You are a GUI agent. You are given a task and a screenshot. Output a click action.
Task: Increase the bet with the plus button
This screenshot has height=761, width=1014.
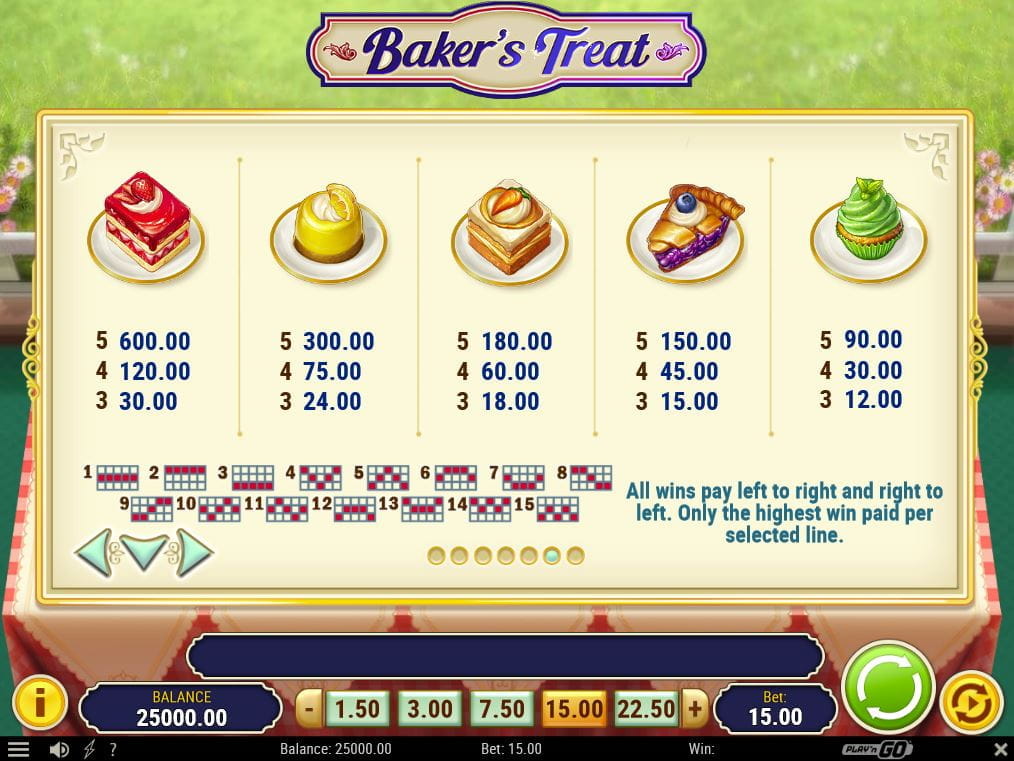click(694, 710)
